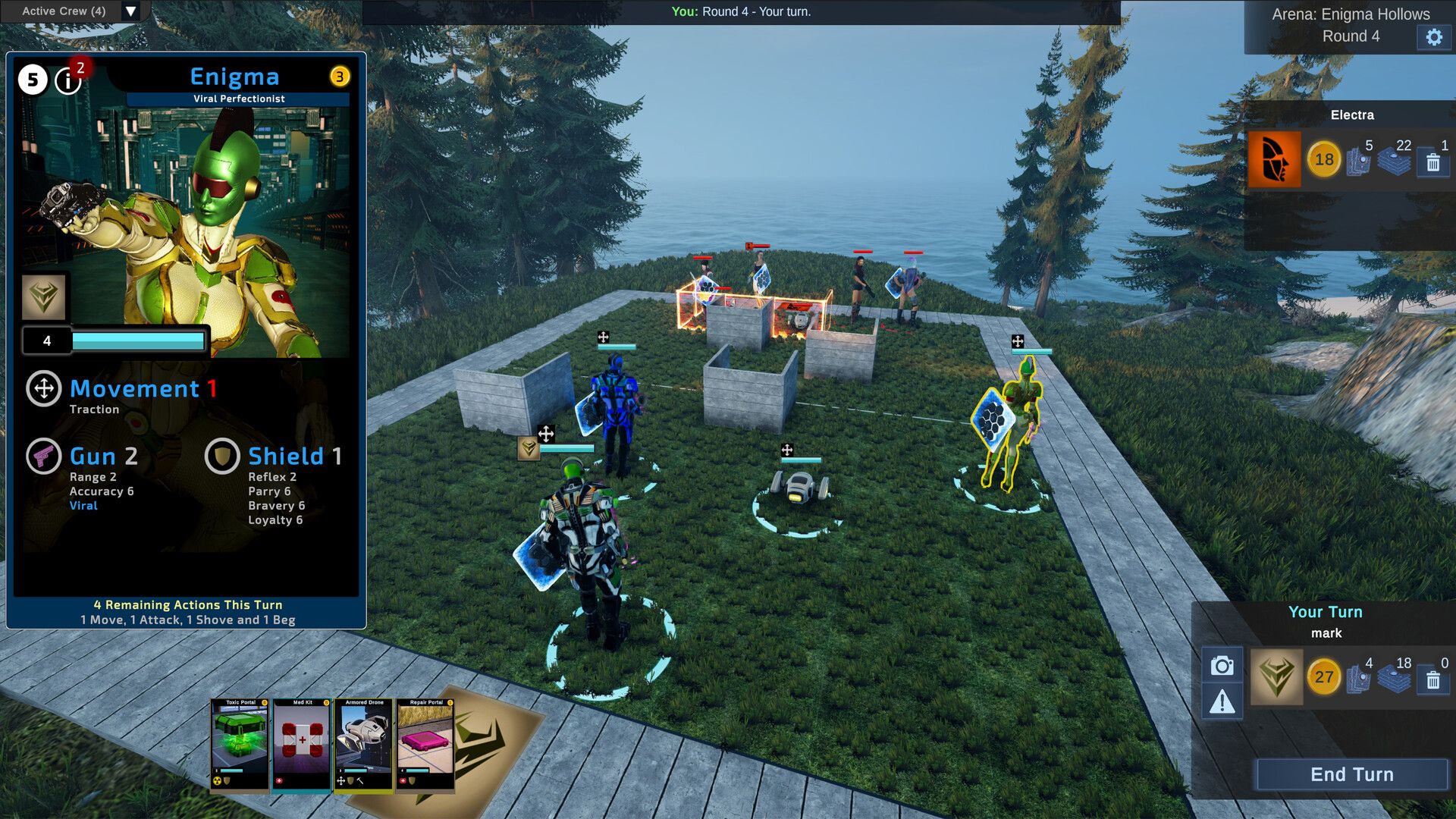
Task: View your draw deck stack
Action: tap(1394, 679)
